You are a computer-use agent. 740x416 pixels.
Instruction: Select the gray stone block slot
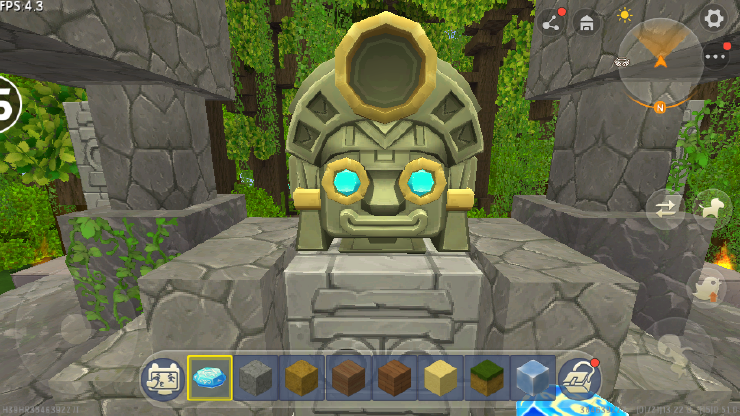pos(256,377)
